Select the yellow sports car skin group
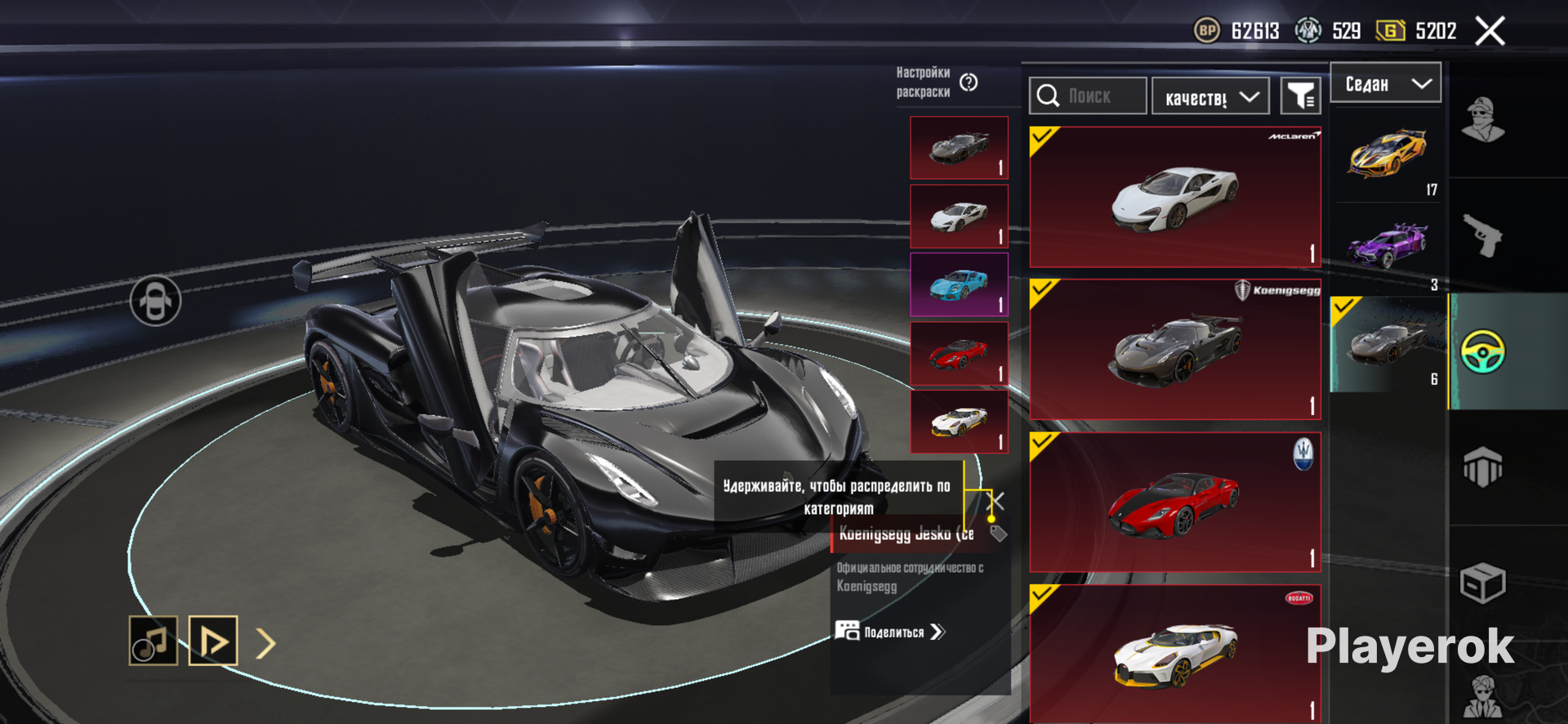Viewport: 1568px width, 724px height. click(x=1388, y=155)
